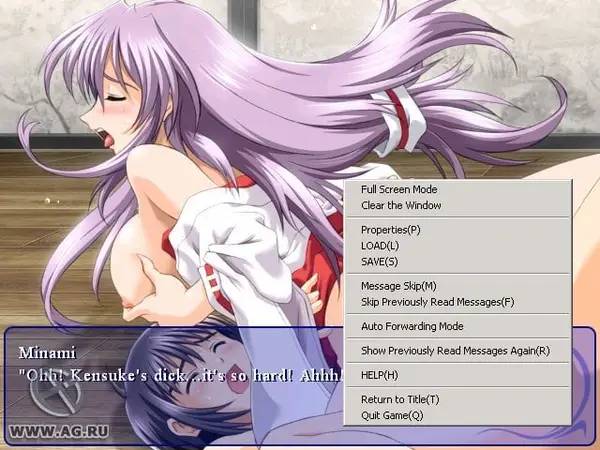Choose Full Screen Mode from the menu

point(399,189)
